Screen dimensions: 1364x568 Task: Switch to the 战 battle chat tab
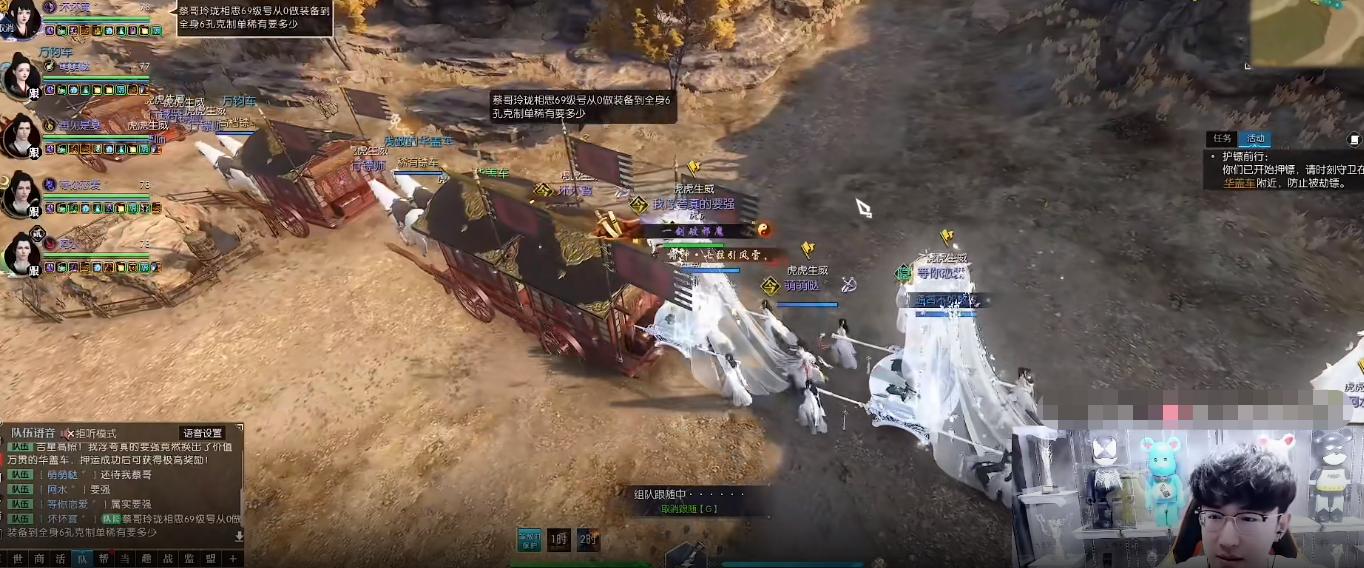[167, 559]
